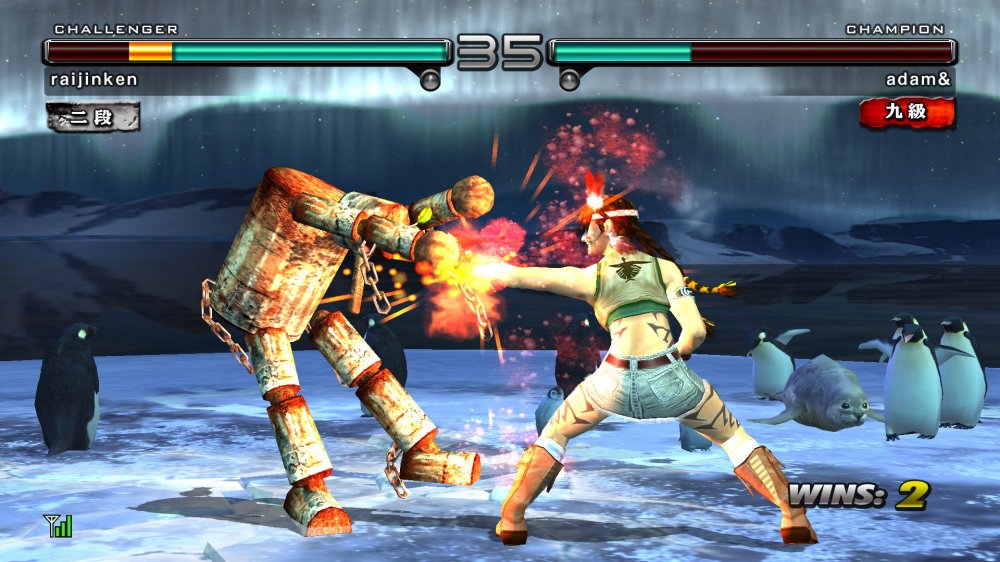Select the raijinken challenger name tag
Screen dimensions: 1000x562
[x=93, y=80]
